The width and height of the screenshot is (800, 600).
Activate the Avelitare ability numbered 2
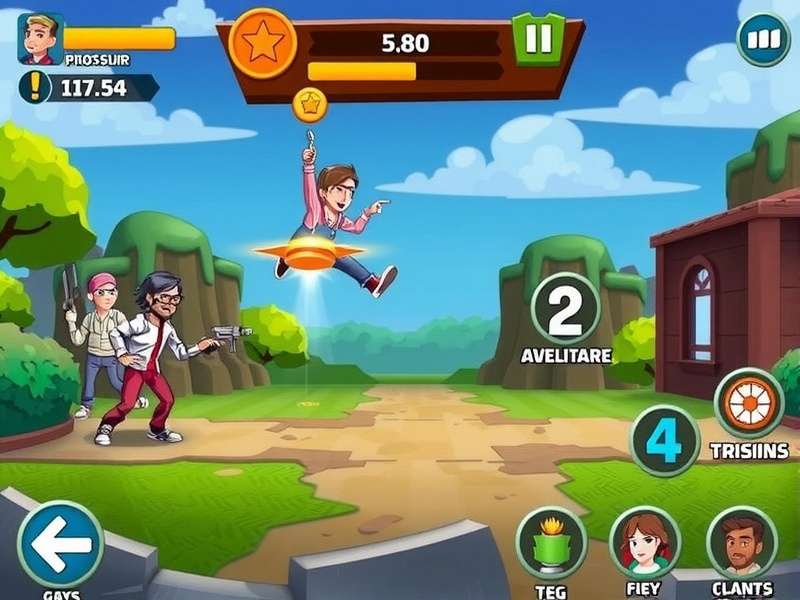pos(565,309)
